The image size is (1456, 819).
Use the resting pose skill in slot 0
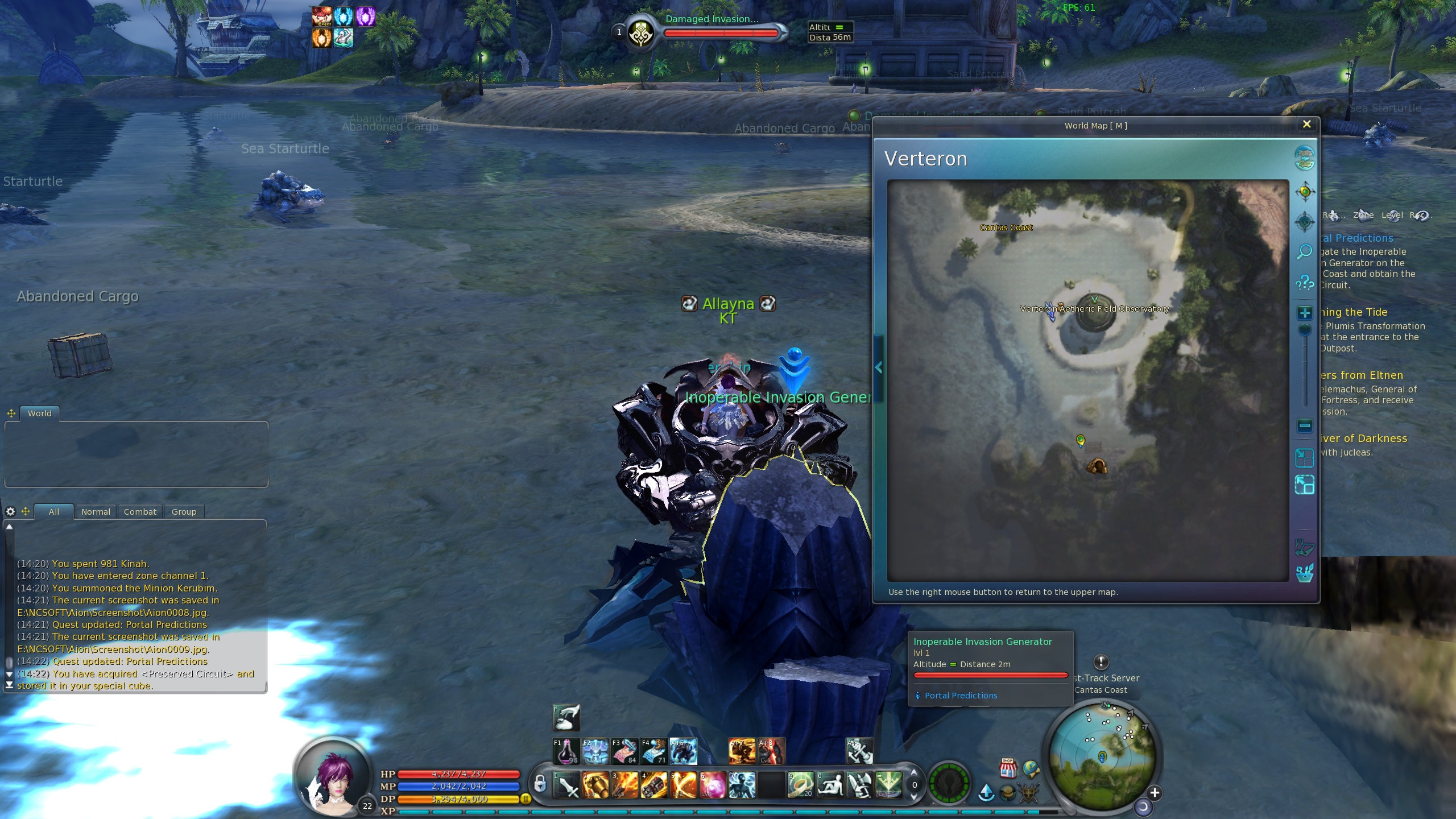point(830,786)
